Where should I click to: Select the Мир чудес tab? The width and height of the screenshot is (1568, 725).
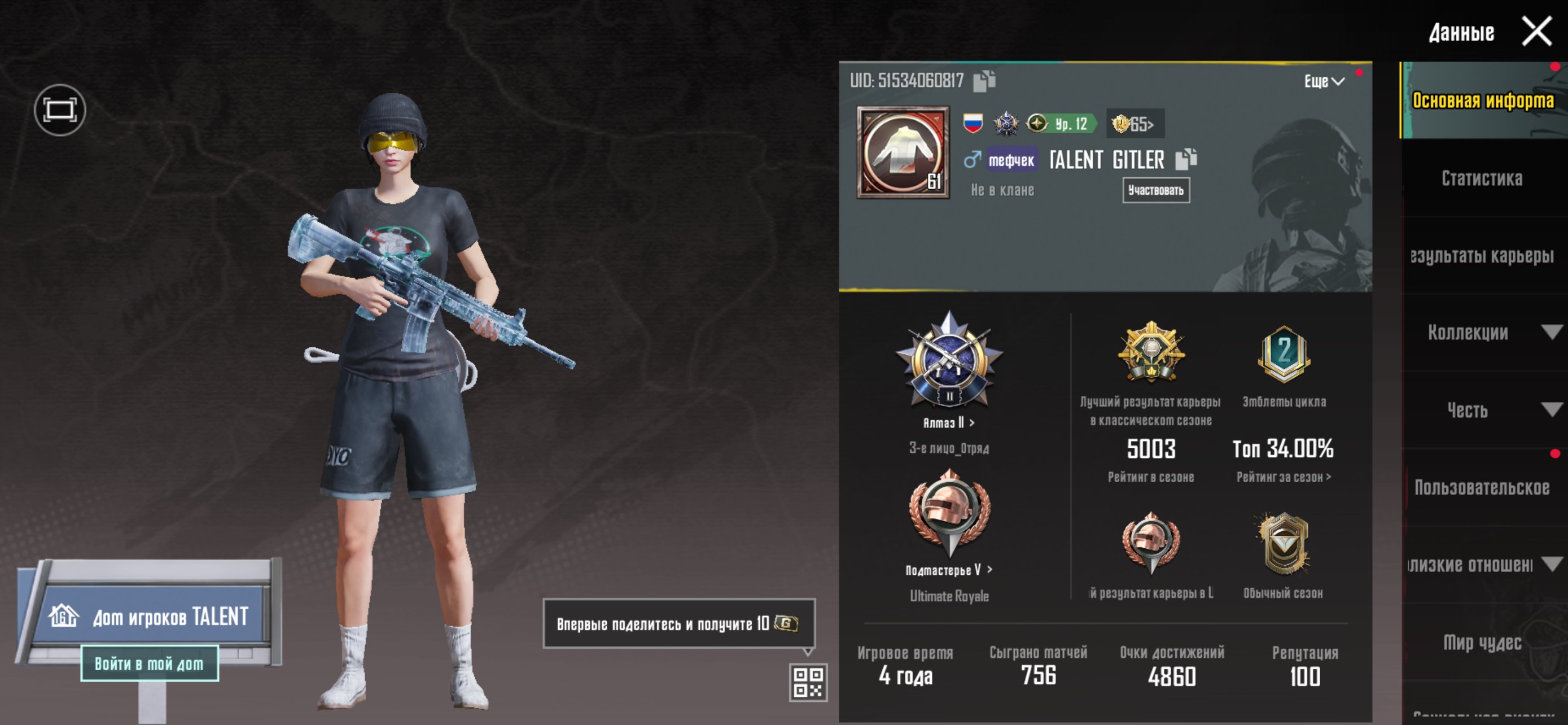[1481, 642]
